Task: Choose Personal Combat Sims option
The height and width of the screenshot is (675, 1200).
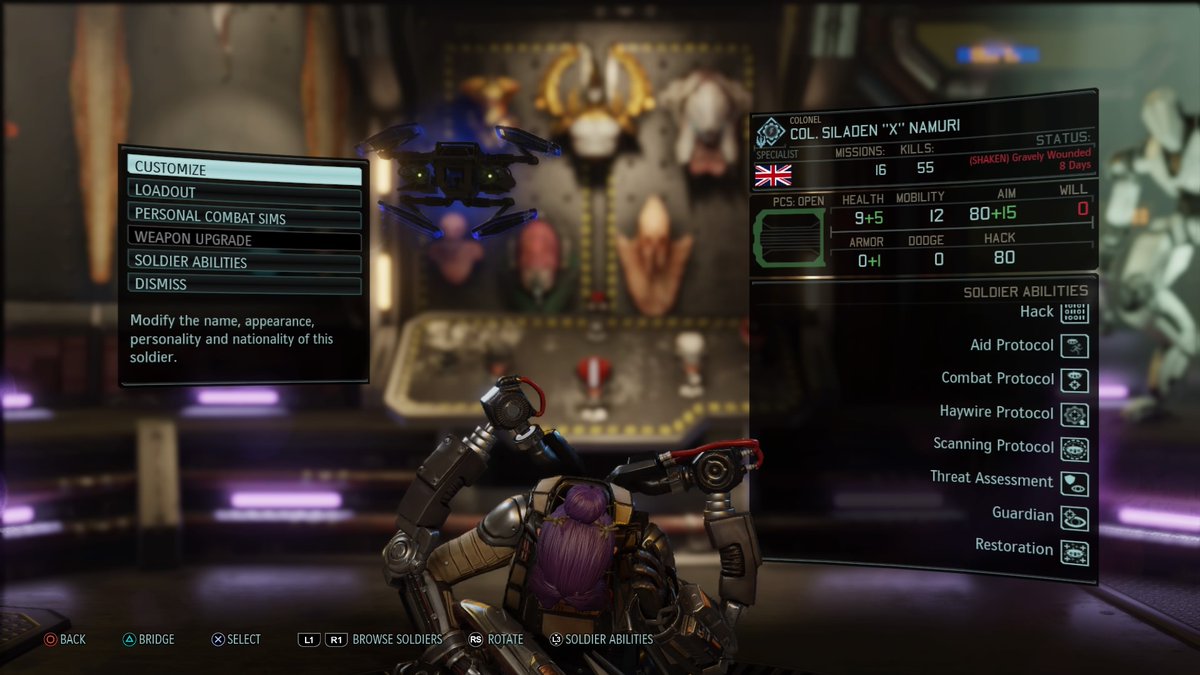Action: [244, 215]
